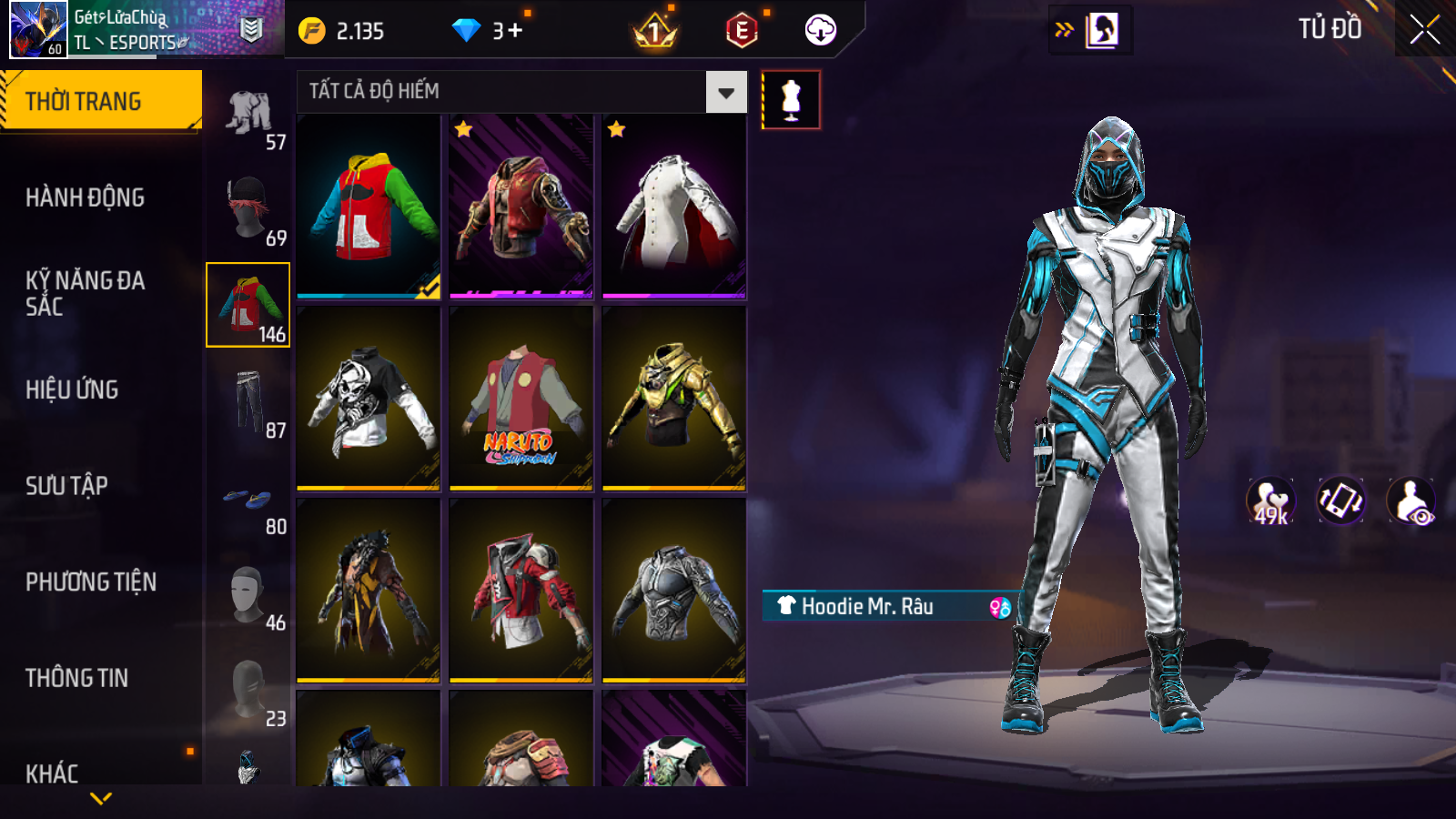
Task: Open the SƯU TẬP section
Action: [67, 486]
